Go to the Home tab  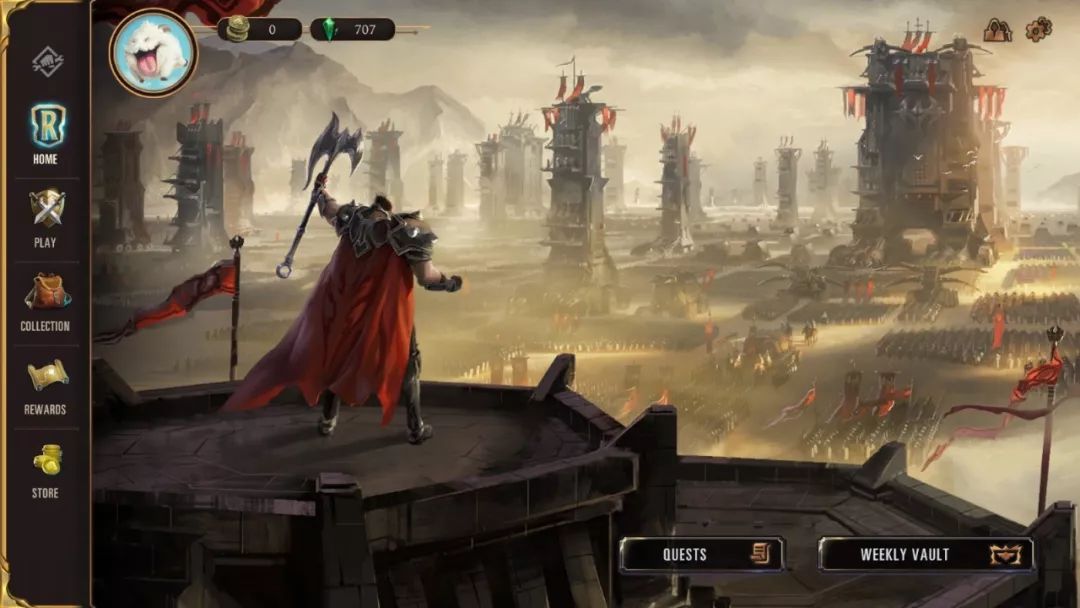(46, 133)
